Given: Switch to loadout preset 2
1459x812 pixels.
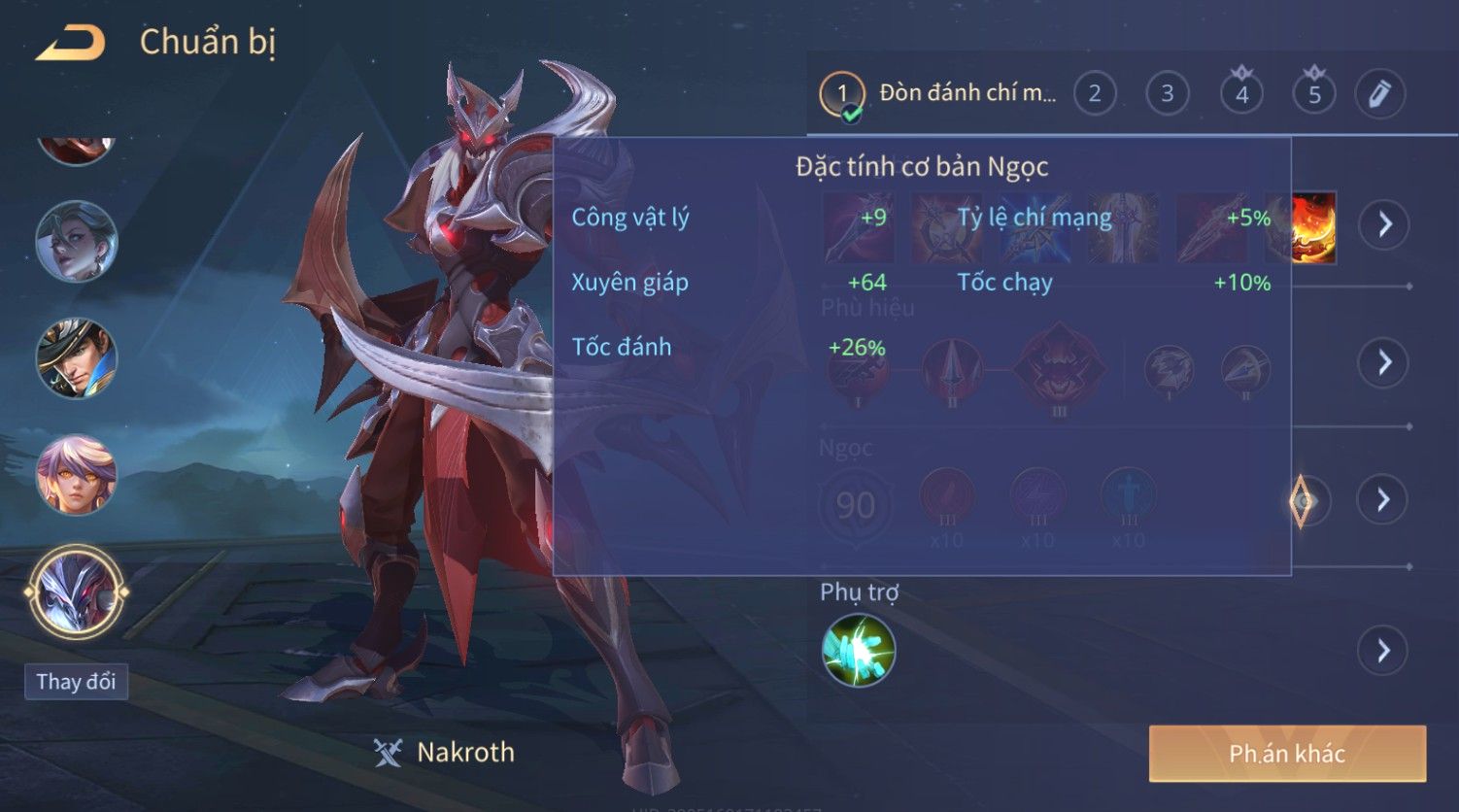Looking at the screenshot, I should [x=1095, y=94].
